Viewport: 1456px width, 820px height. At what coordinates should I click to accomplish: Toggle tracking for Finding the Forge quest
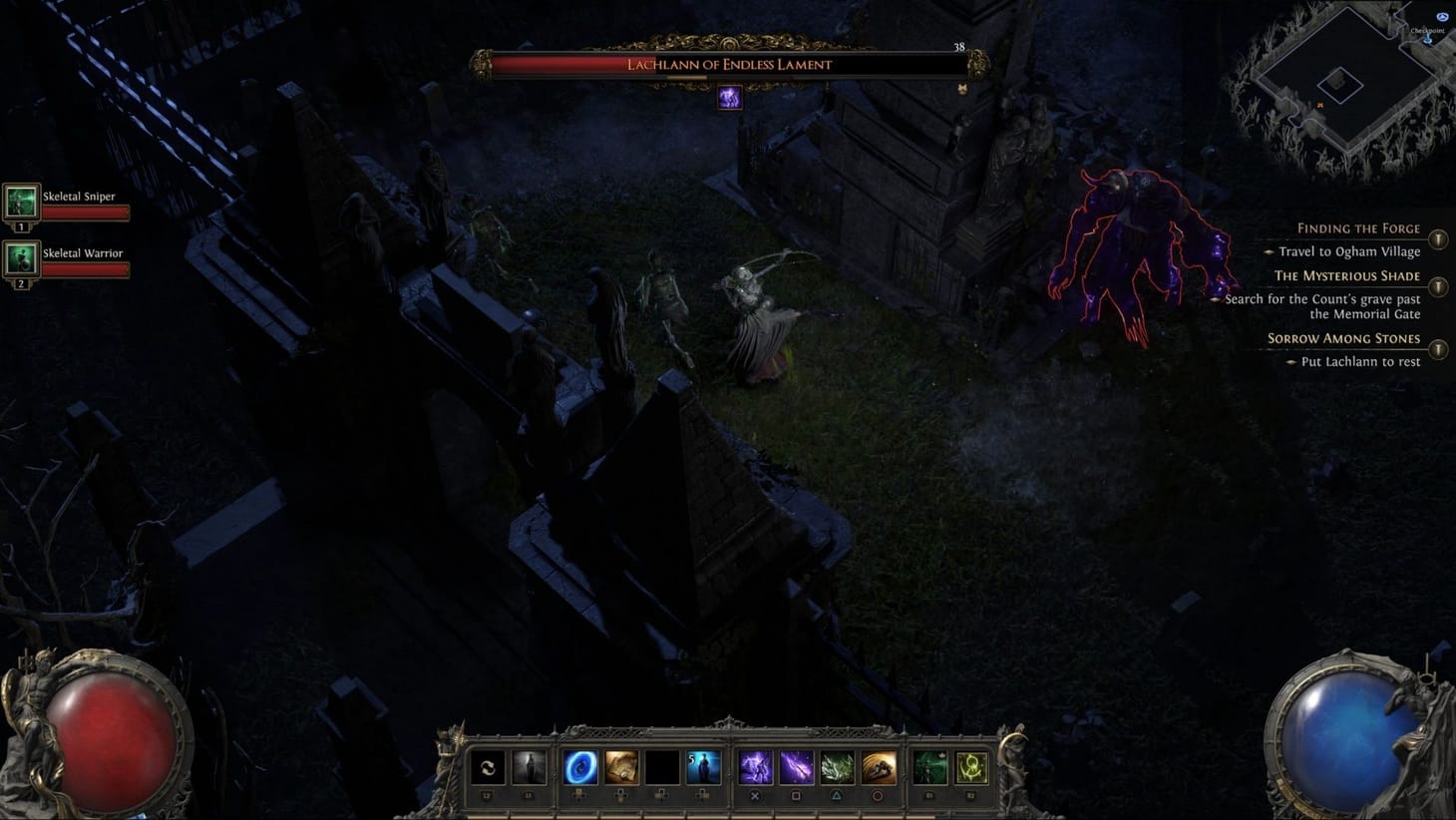tap(1439, 239)
